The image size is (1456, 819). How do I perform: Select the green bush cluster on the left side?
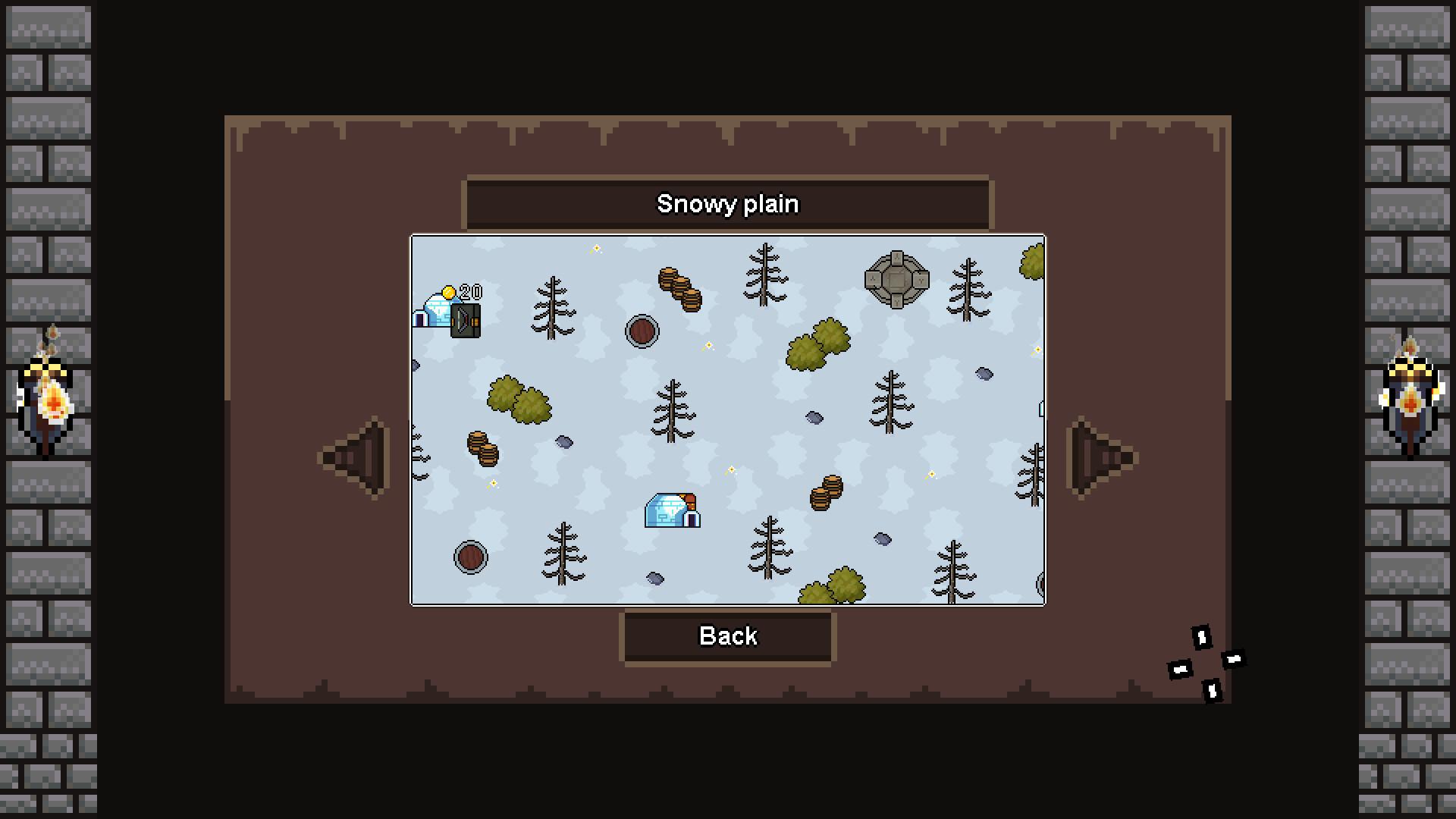tap(518, 400)
